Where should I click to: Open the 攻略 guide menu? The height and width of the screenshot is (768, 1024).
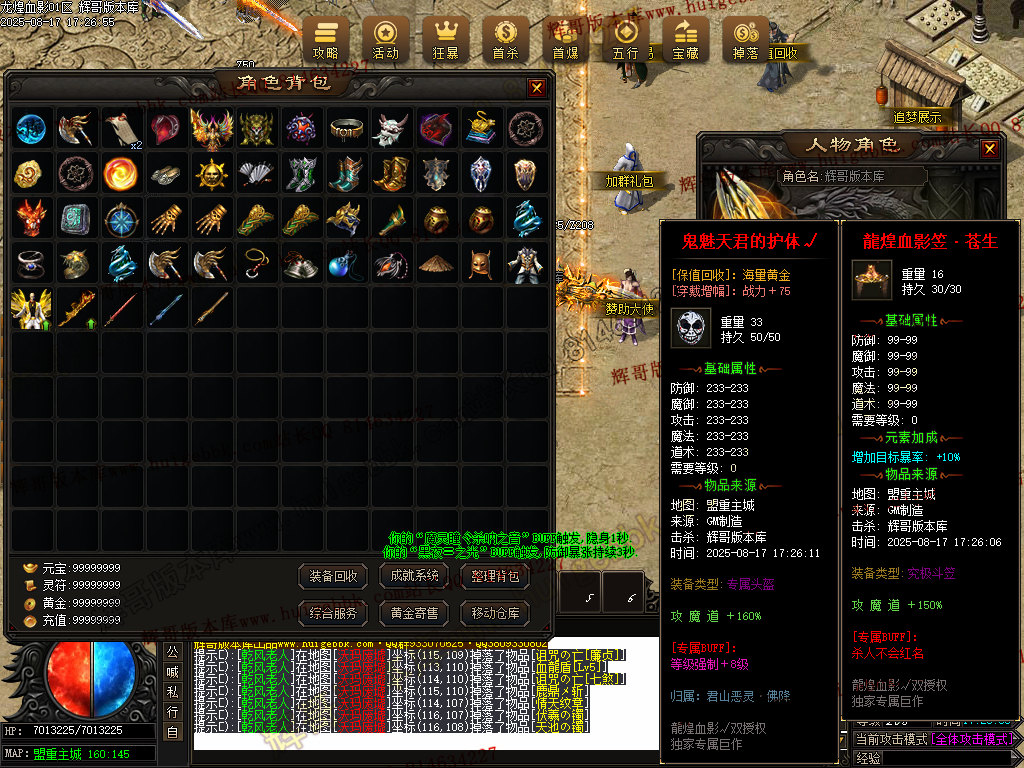[x=326, y=39]
